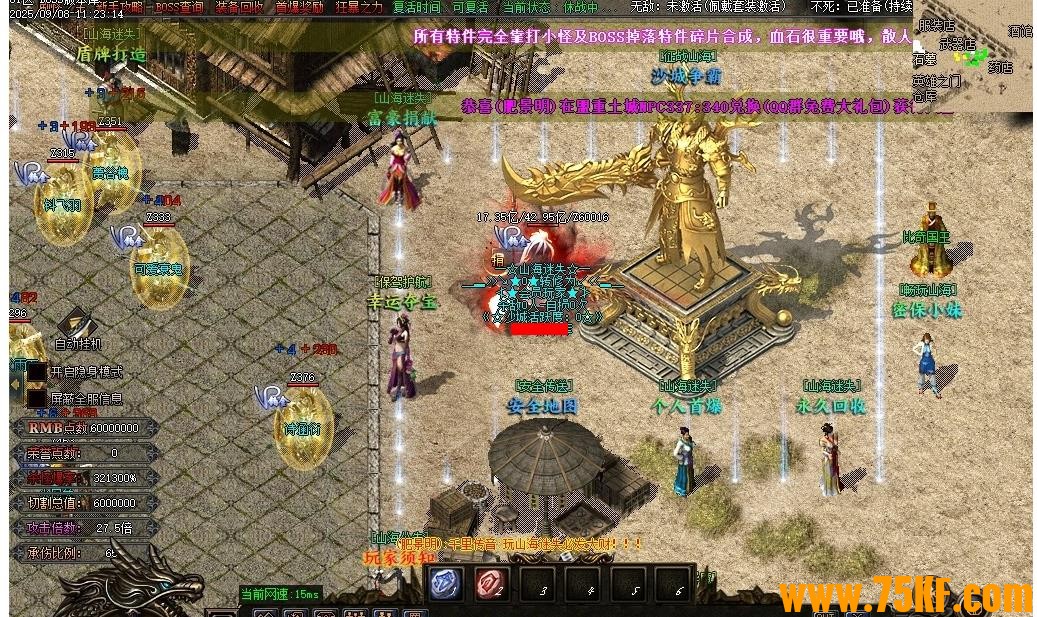The width and height of the screenshot is (1037, 617).
Task: Toggle the 屏蔽全服信息 checkbox
Action: [37, 399]
